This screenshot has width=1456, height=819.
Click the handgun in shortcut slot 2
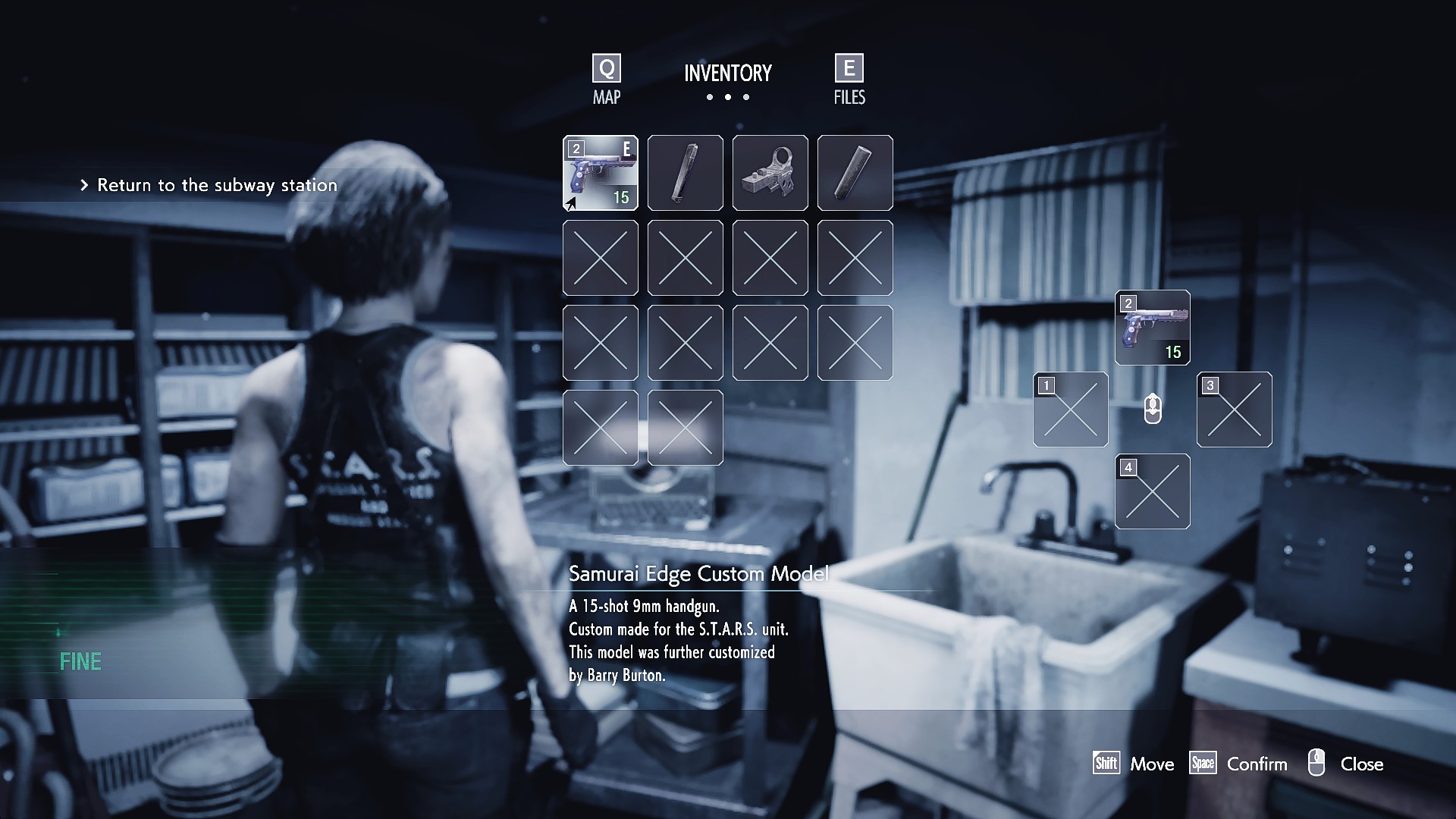pos(1153,328)
